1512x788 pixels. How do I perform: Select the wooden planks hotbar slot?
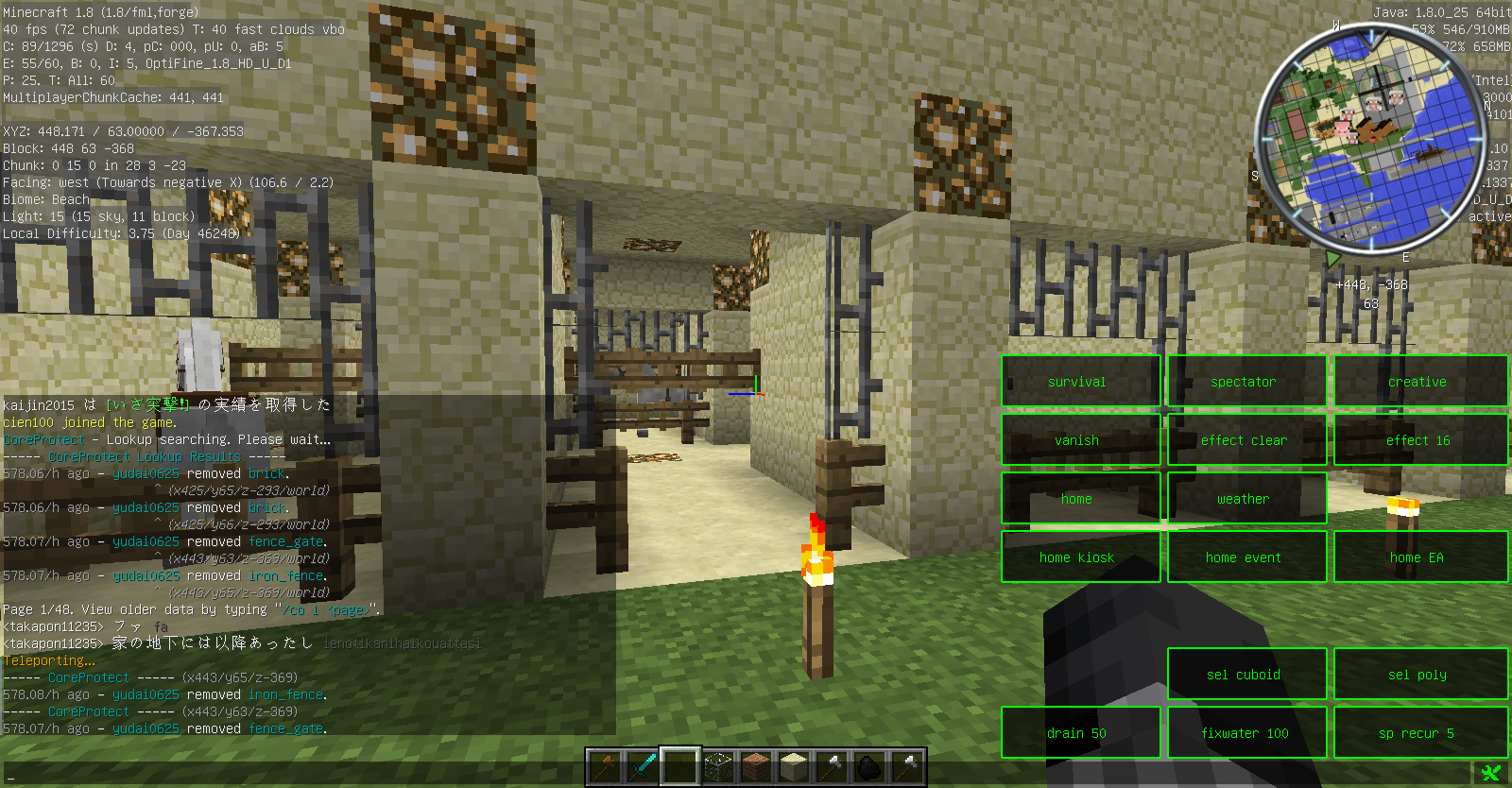(x=756, y=766)
